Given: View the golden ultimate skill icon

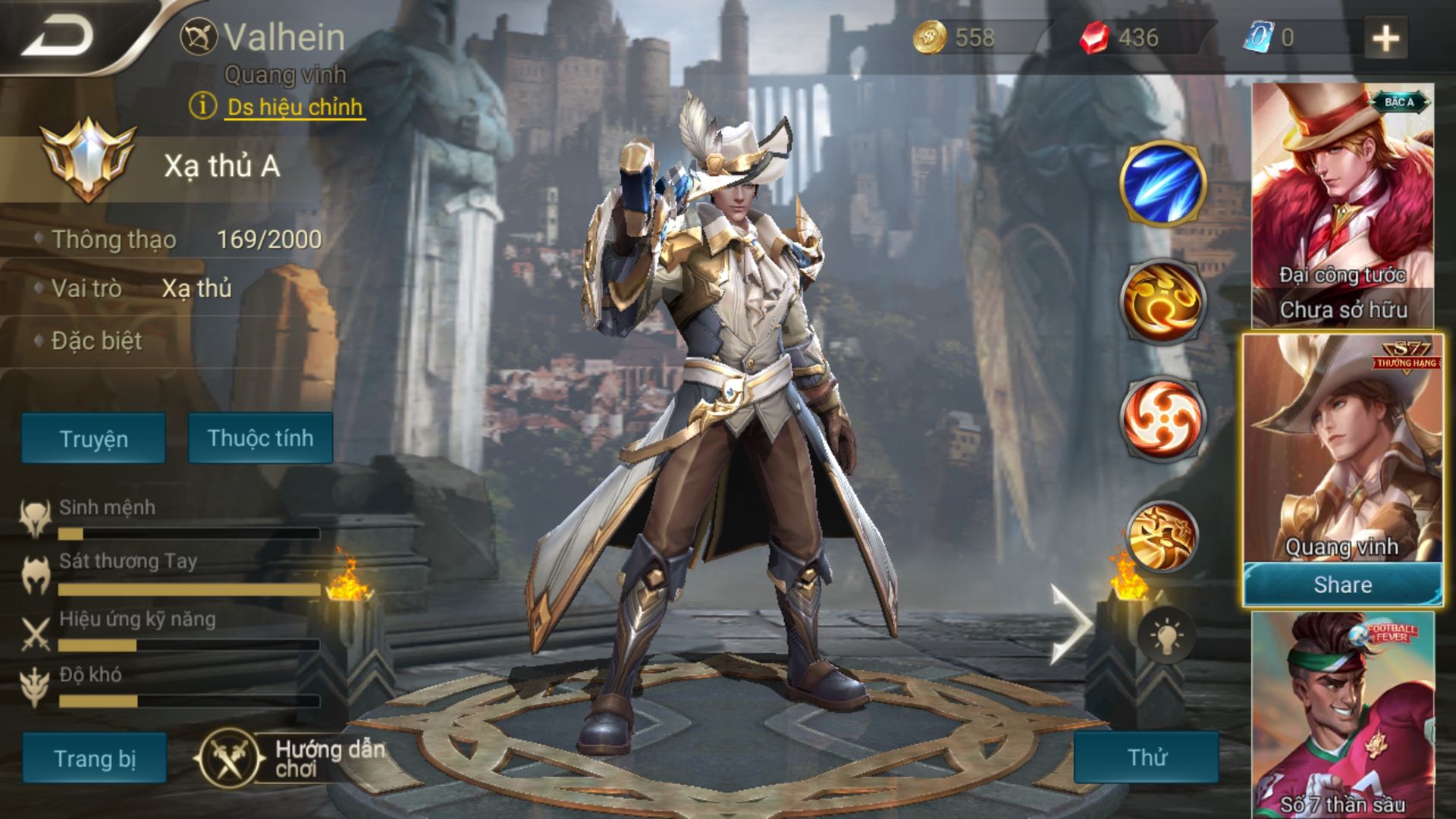Looking at the screenshot, I should 1162,536.
